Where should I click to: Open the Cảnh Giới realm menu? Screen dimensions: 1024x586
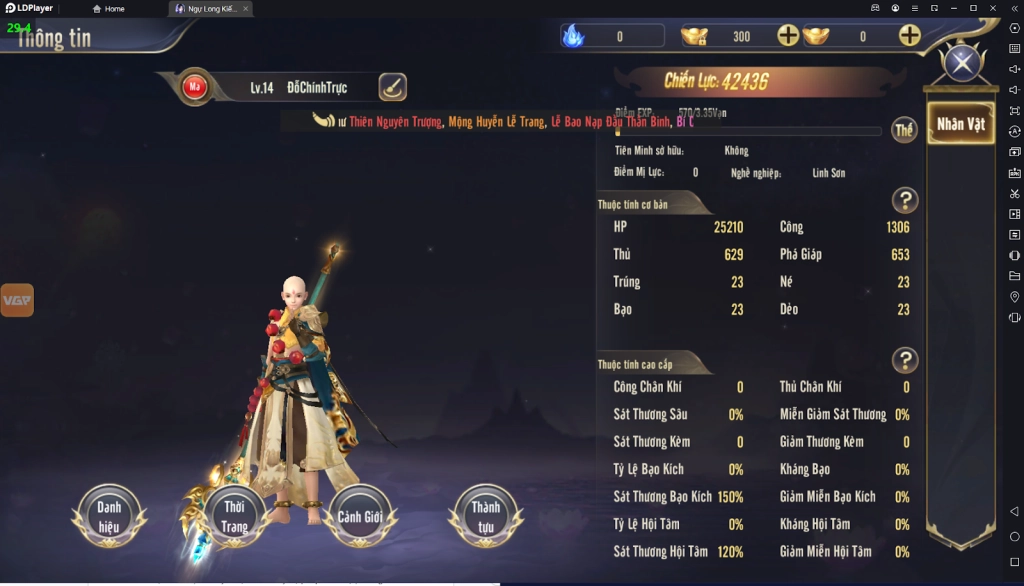[360, 516]
